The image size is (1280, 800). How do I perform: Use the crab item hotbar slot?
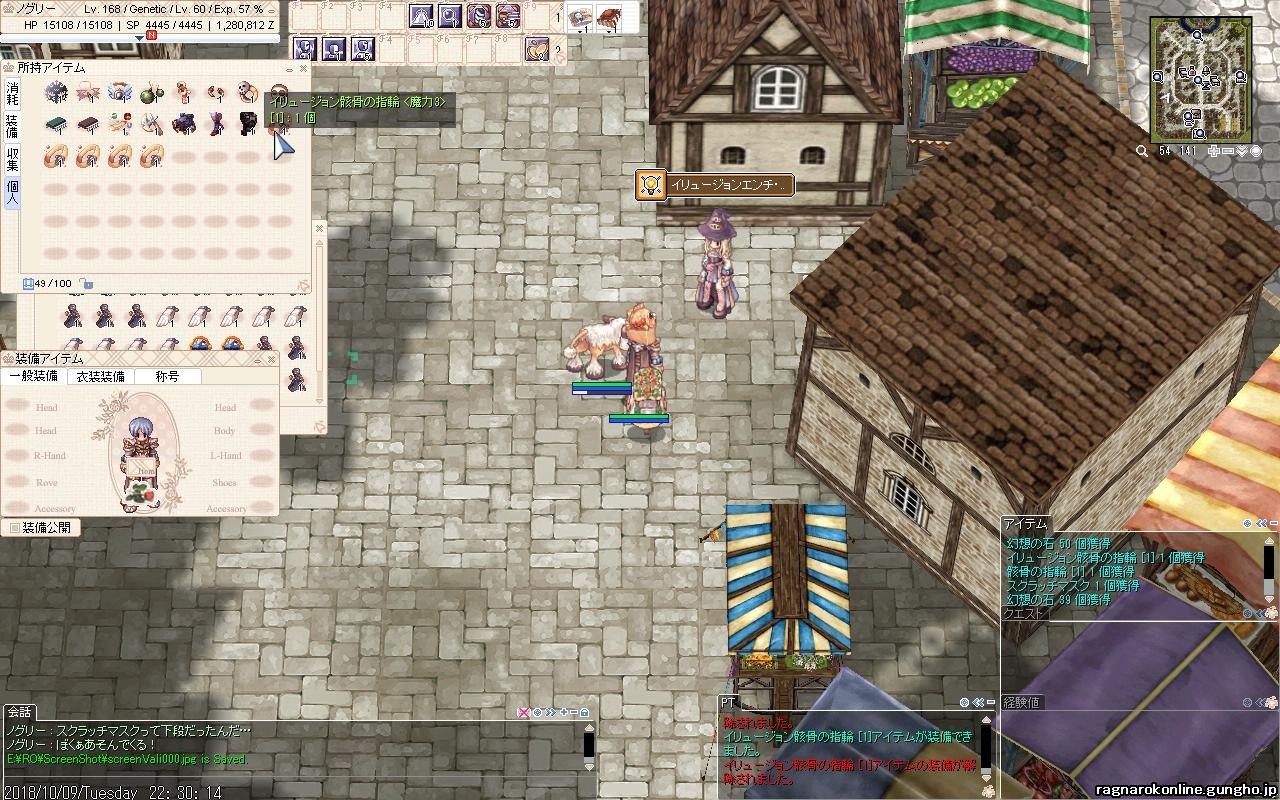[x=608, y=16]
